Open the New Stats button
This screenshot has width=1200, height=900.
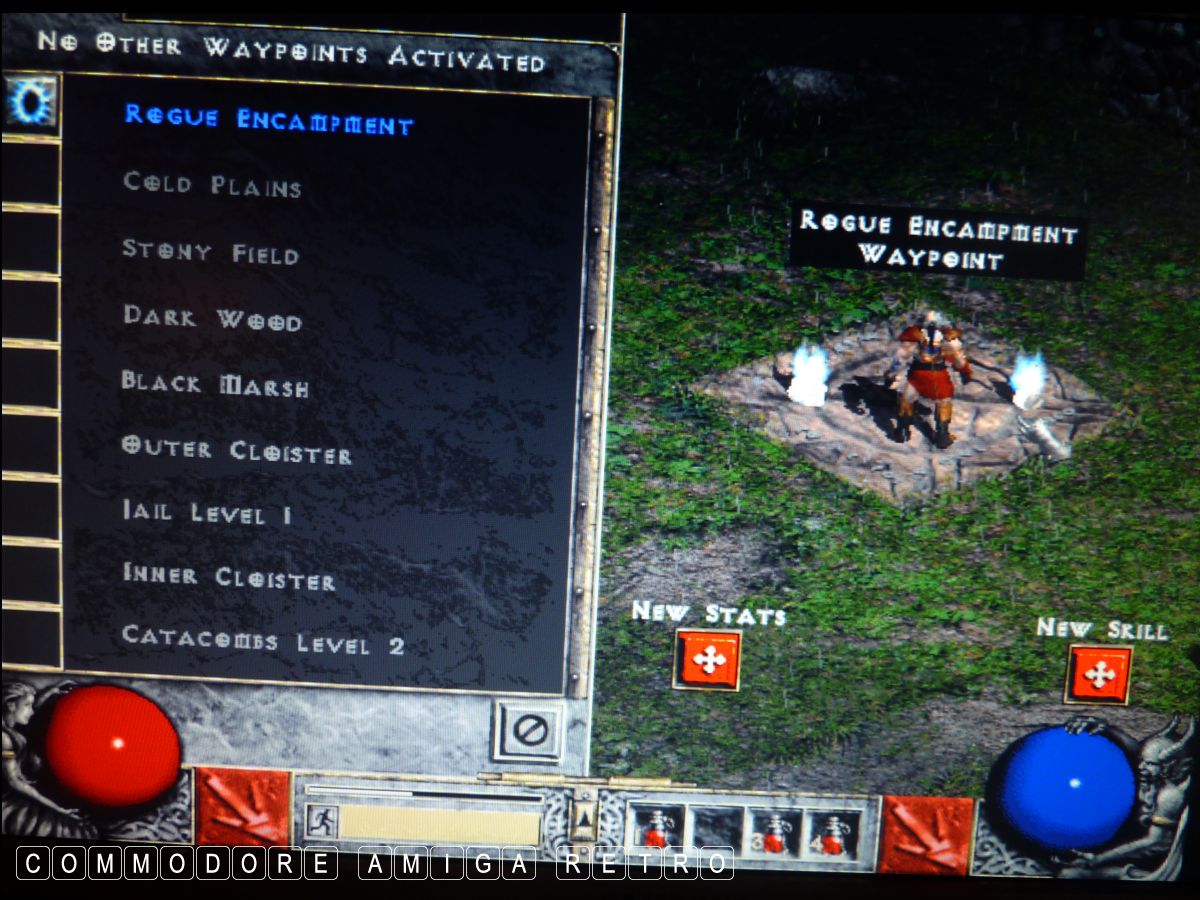pos(708,660)
